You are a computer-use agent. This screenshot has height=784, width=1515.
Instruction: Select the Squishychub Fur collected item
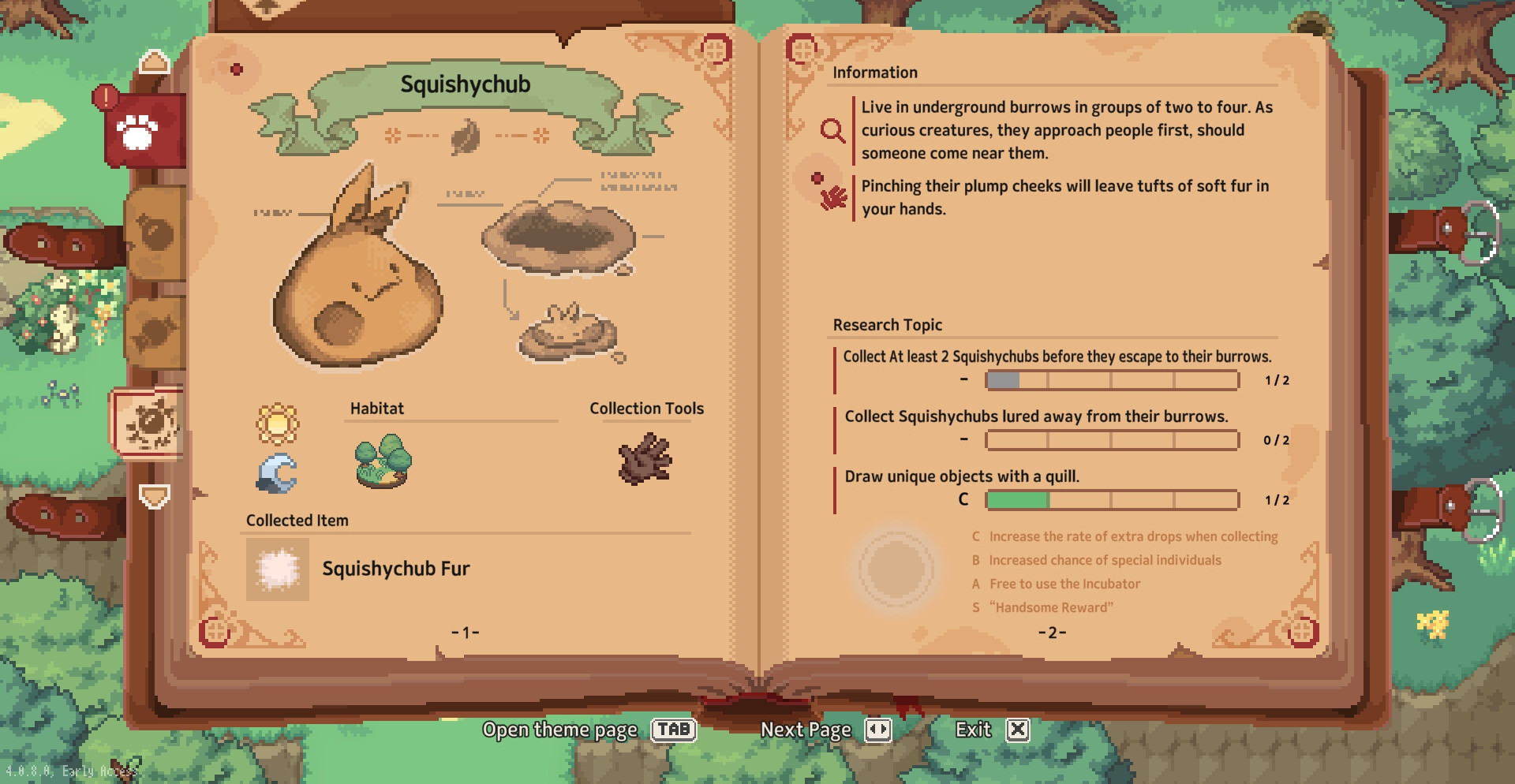coord(278,569)
